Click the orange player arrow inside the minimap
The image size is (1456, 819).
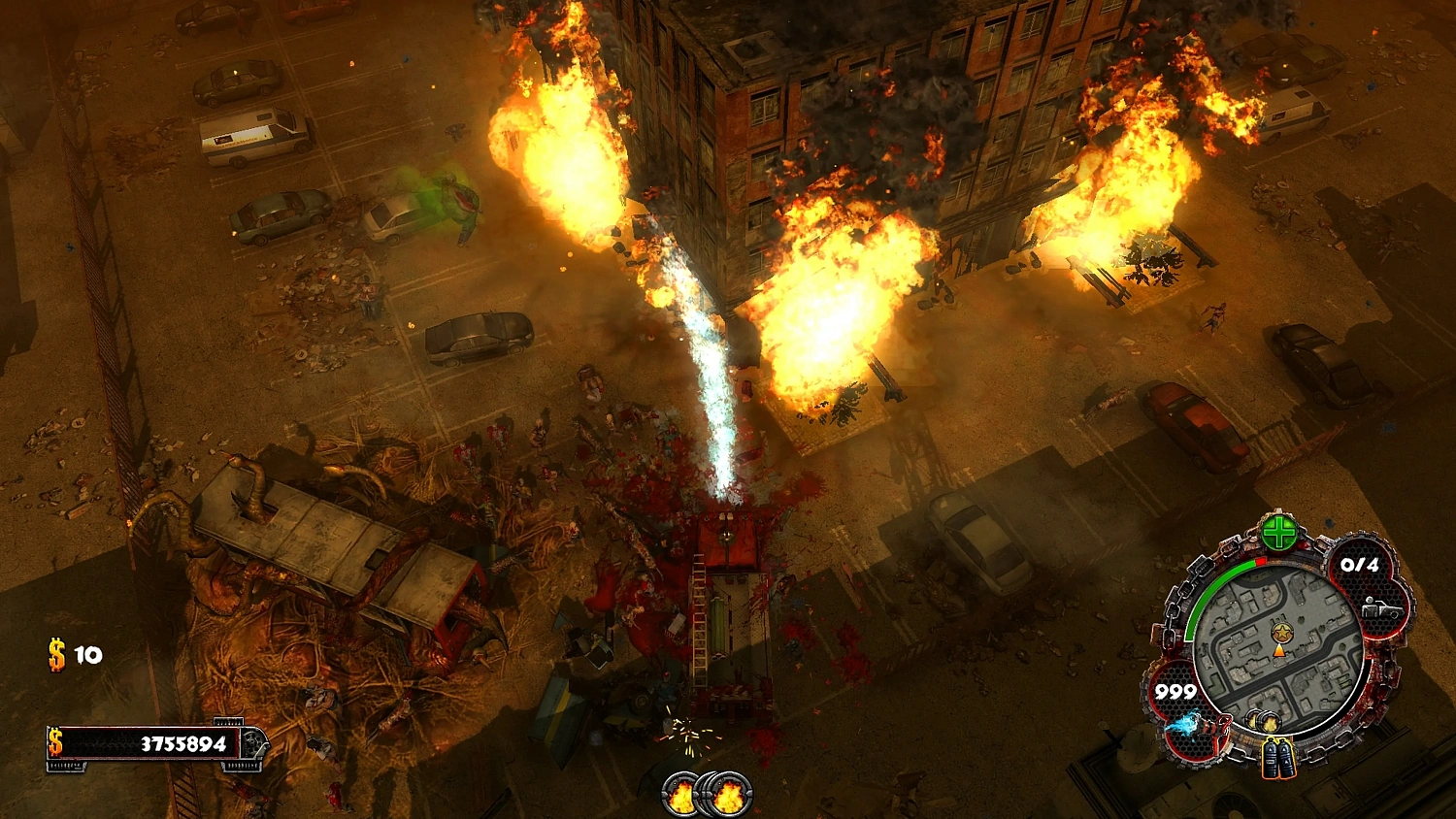1278,652
